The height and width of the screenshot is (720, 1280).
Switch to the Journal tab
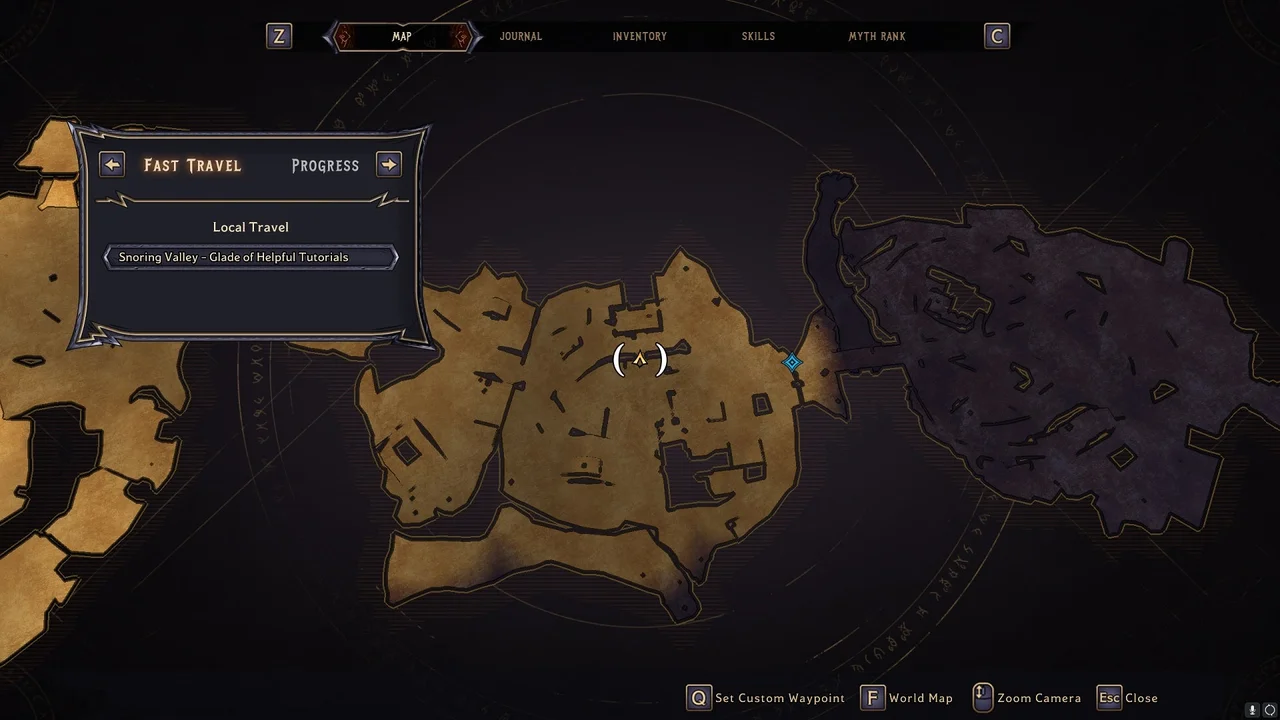click(x=520, y=37)
